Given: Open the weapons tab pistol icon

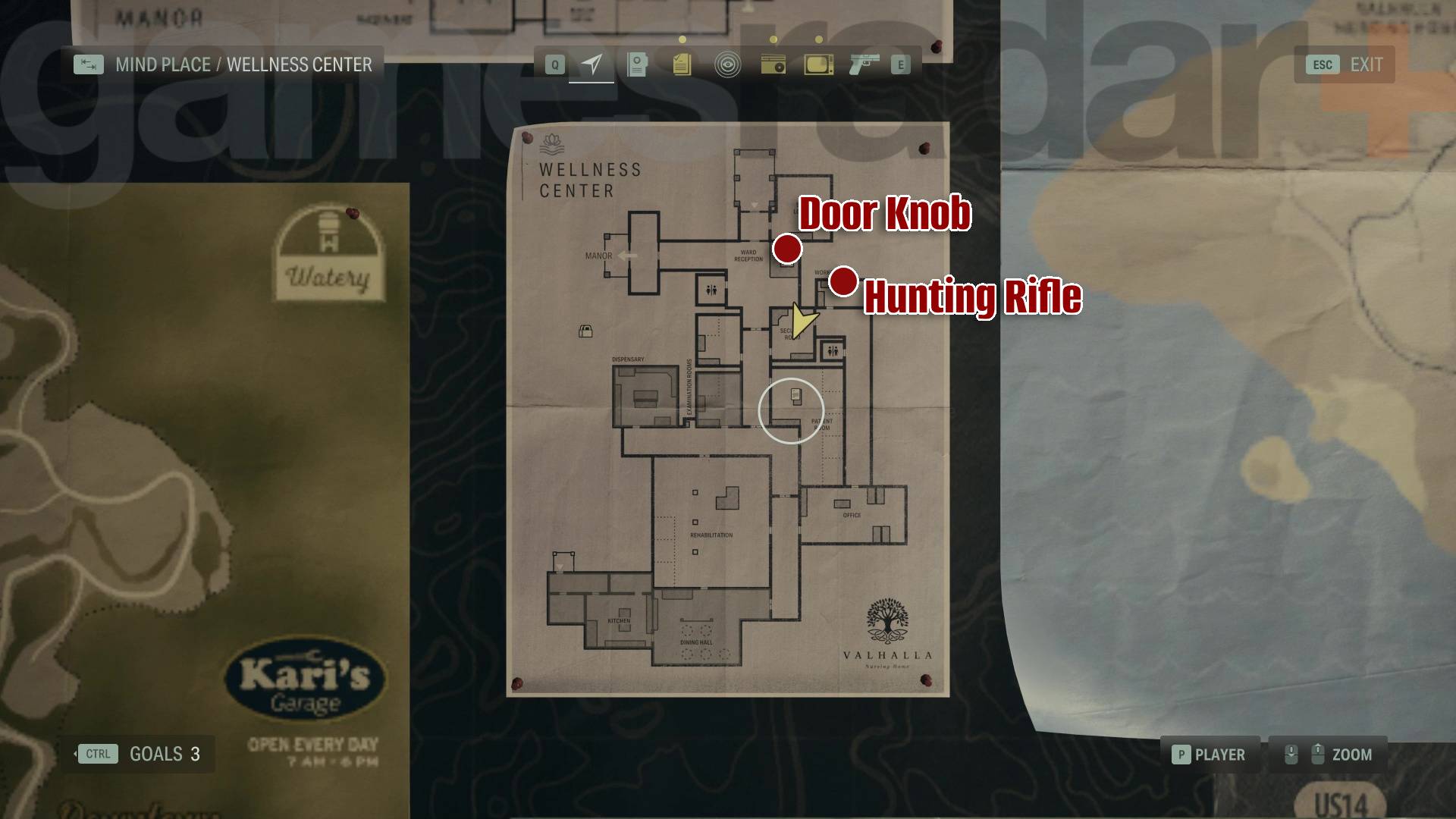Looking at the screenshot, I should [864, 64].
